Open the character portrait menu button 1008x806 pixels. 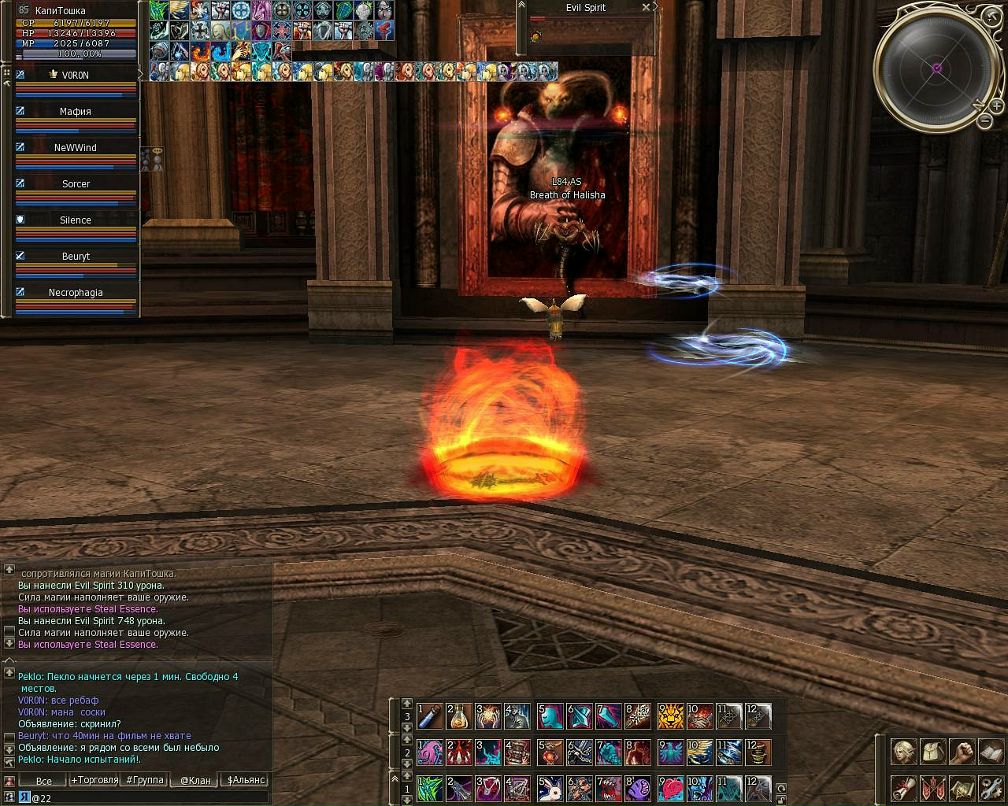pos(904,752)
